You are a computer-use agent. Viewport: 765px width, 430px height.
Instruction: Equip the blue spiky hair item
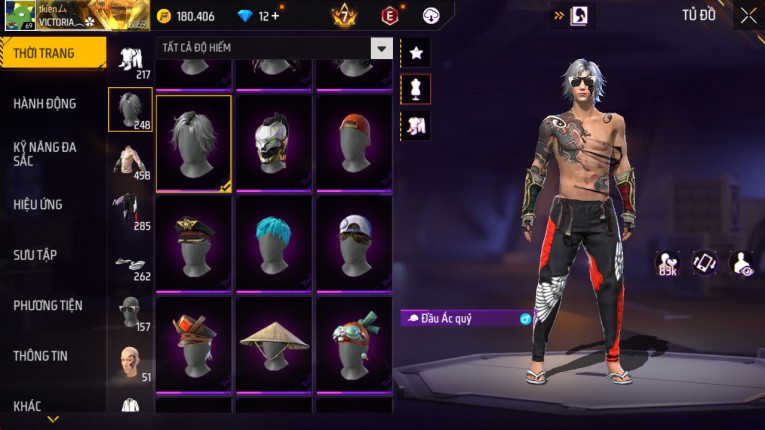273,243
